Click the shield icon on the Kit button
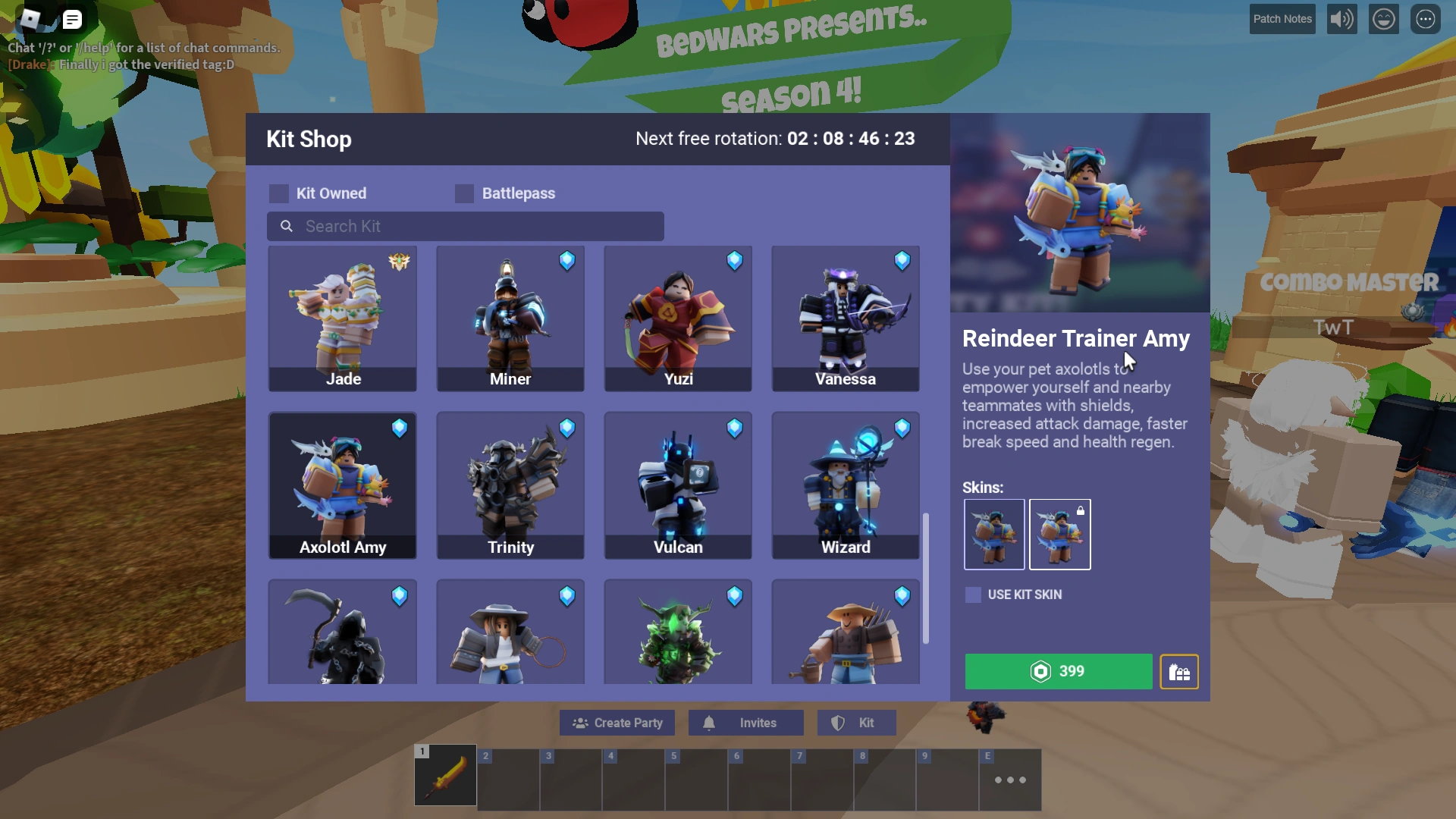This screenshot has width=1456, height=819. point(839,723)
